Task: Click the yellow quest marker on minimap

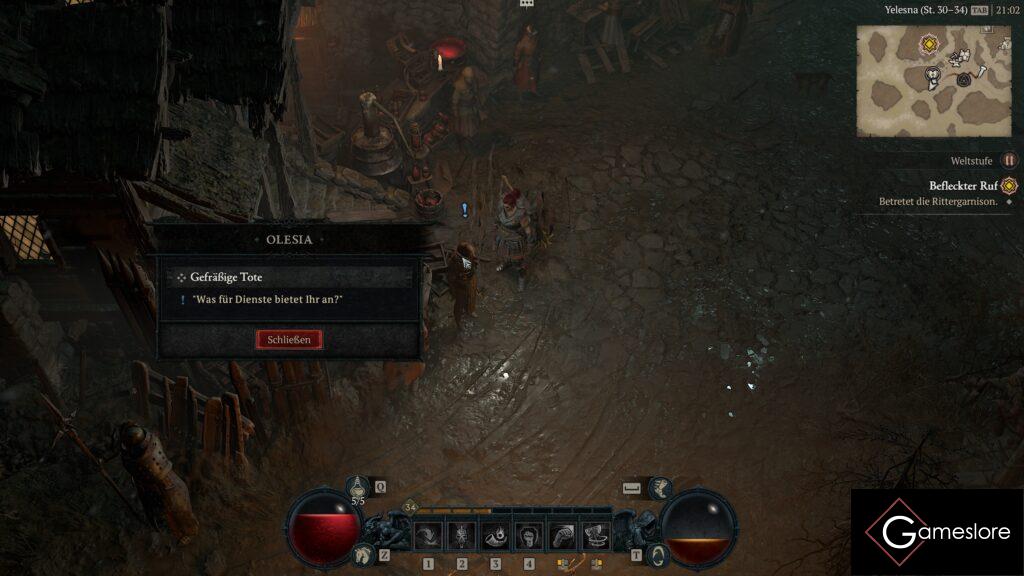Action: point(930,44)
